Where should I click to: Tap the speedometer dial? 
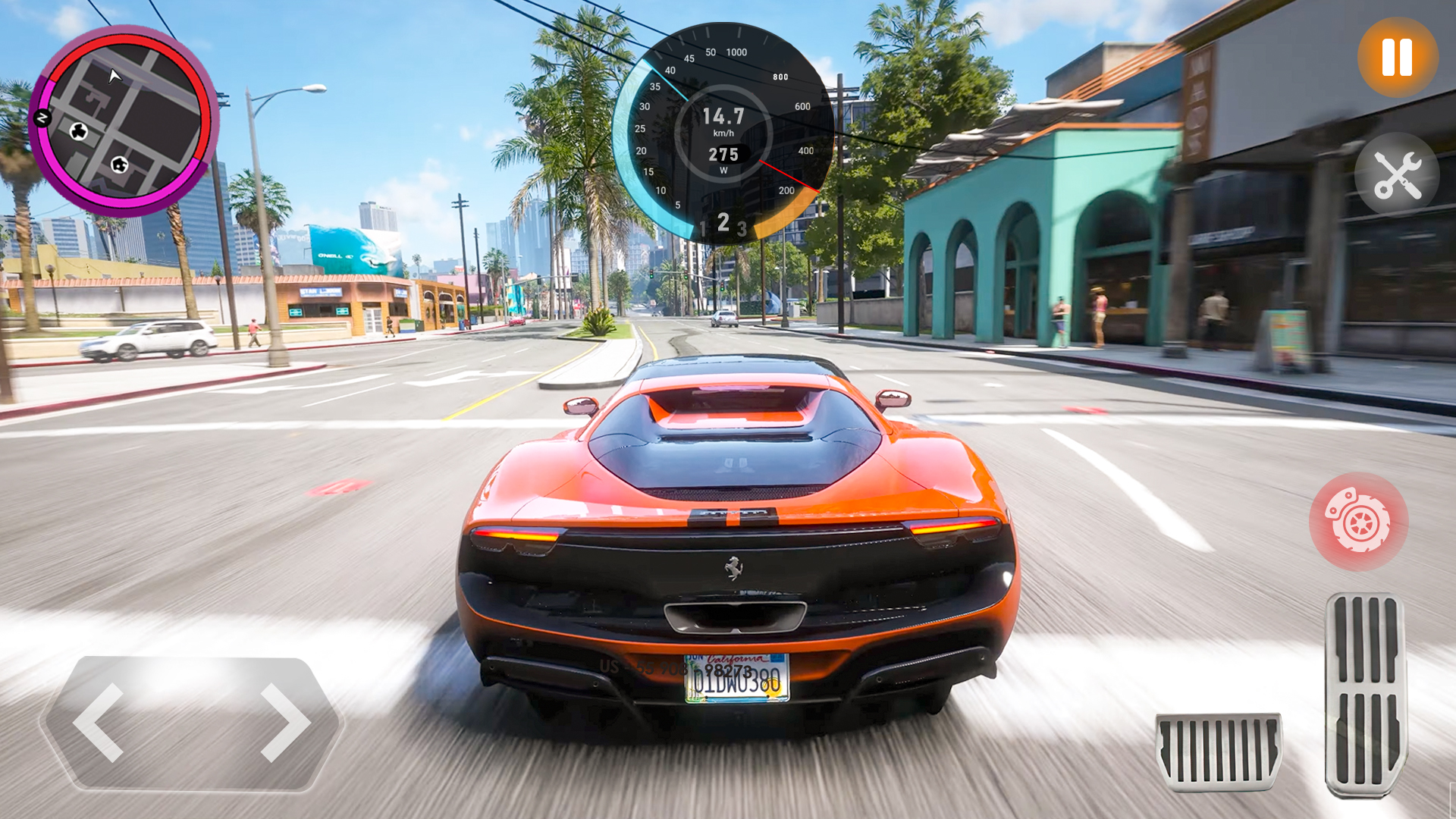(726, 133)
